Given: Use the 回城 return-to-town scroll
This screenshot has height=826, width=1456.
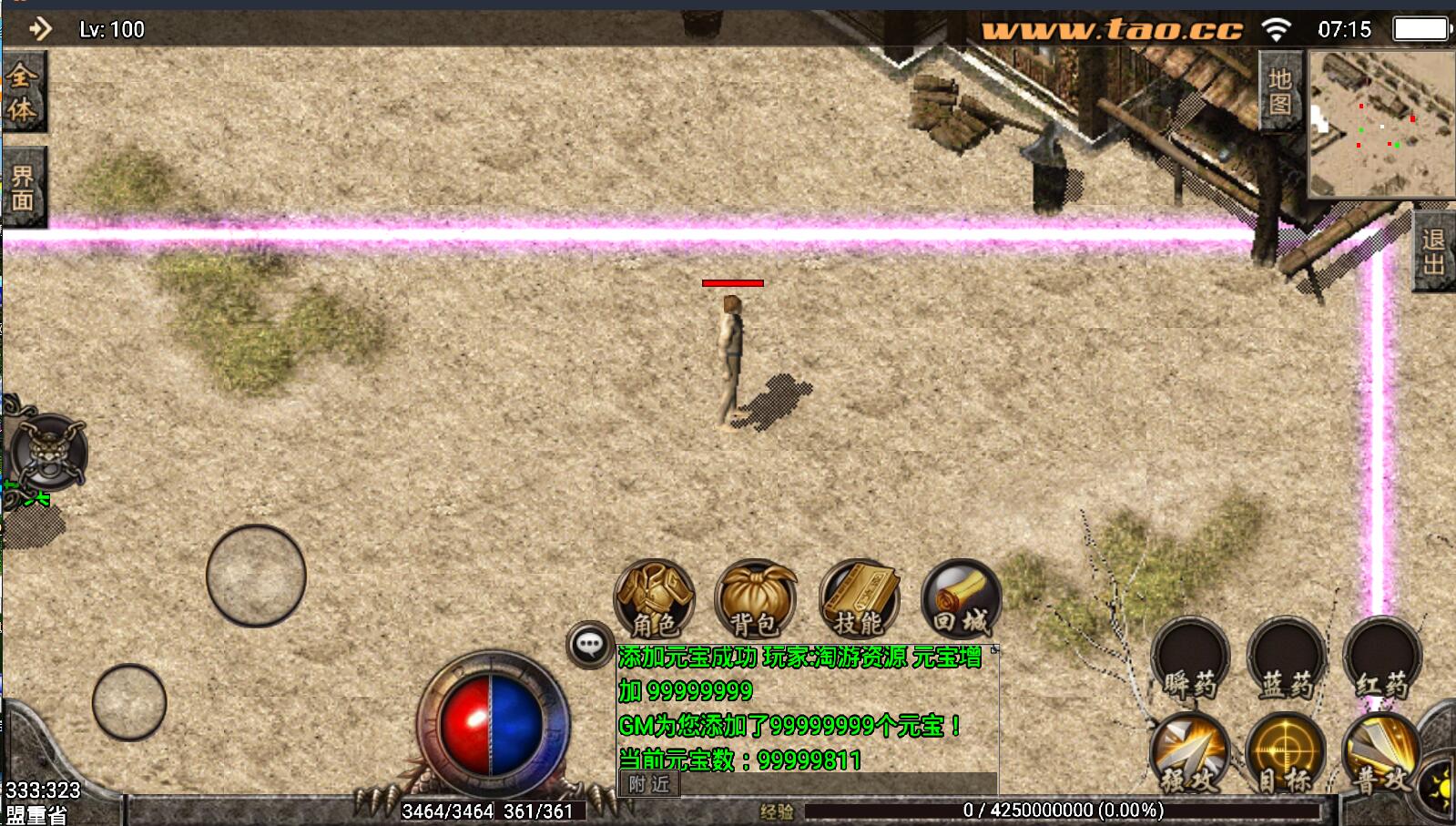Looking at the screenshot, I should 961,599.
